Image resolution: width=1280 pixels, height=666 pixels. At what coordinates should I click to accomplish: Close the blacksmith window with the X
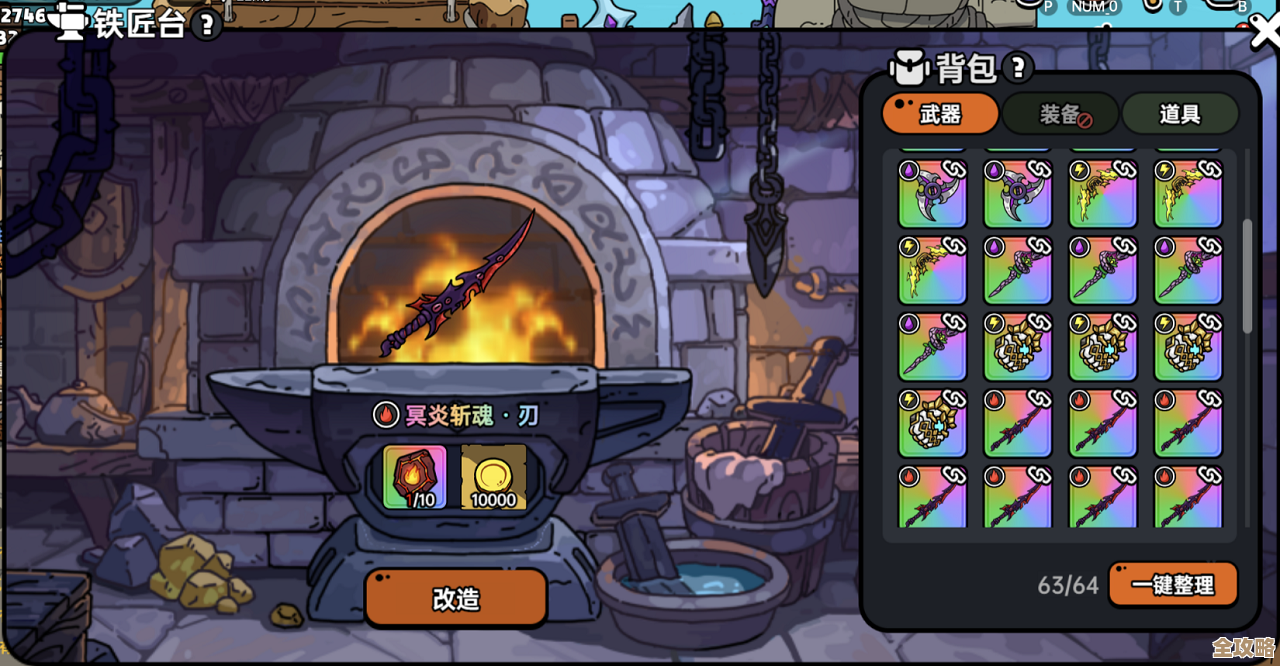click(x=1265, y=32)
